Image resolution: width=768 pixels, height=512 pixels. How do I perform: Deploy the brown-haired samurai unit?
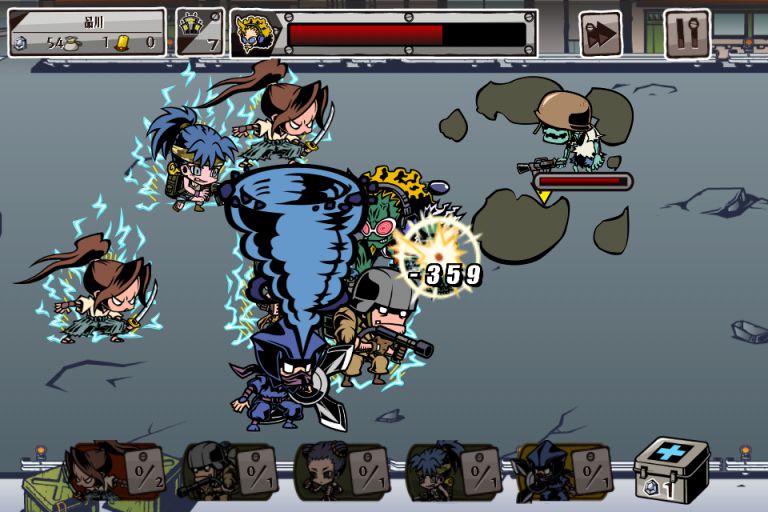click(x=113, y=470)
